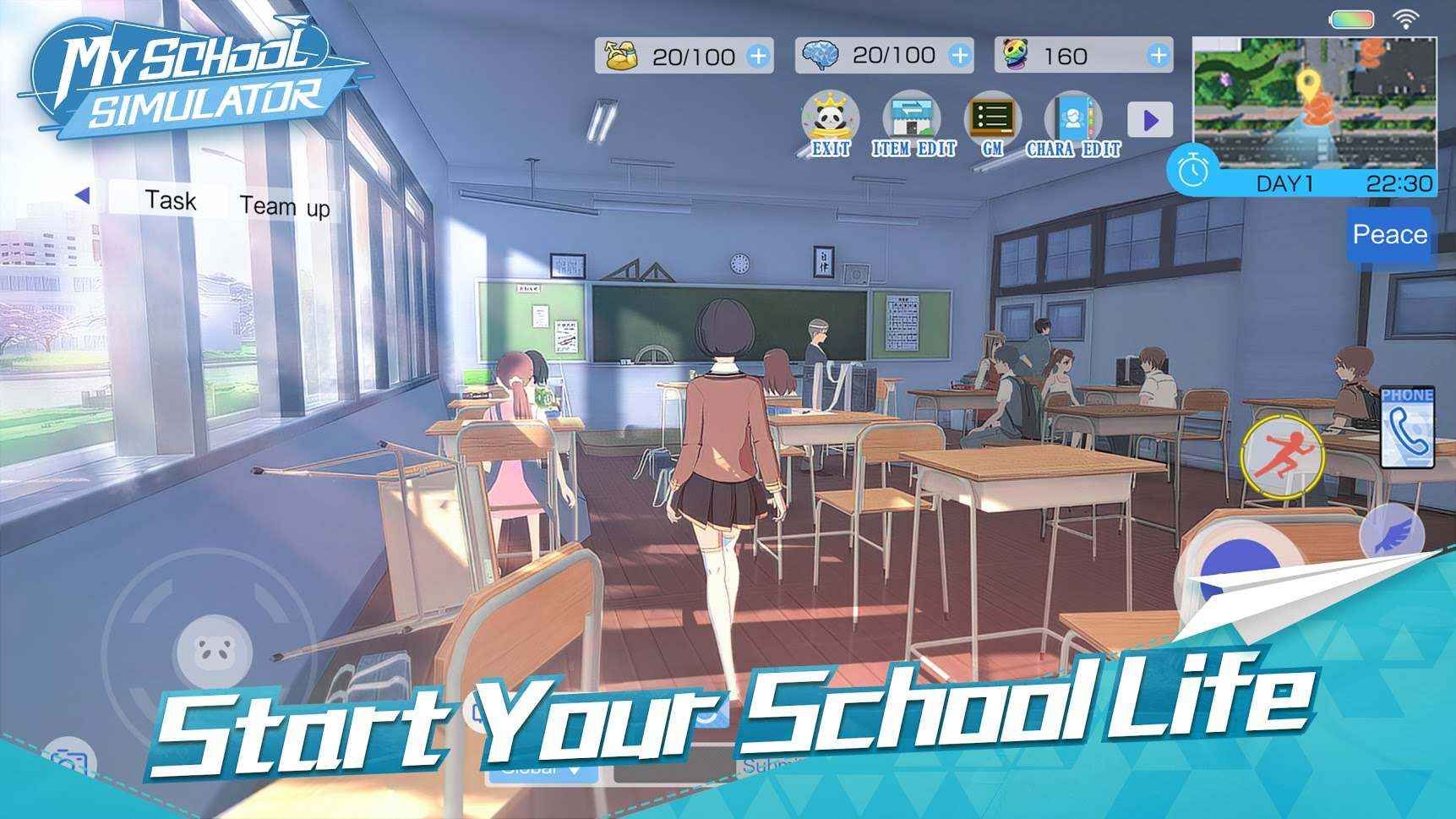Select the GM blackboard icon

994,118
